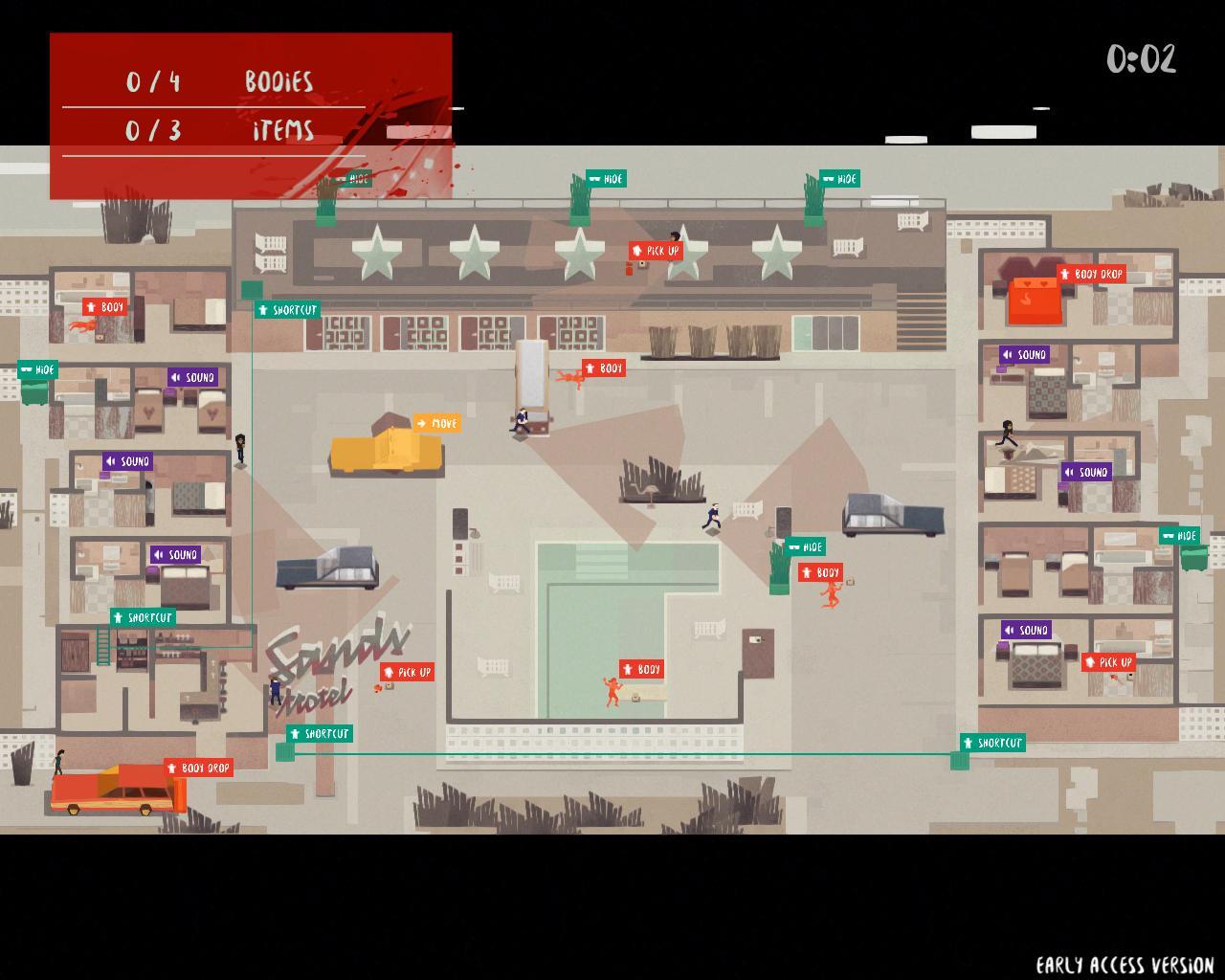This screenshot has height=980, width=1225.
Task: Choose the PICK UP marker on the starred rooftop
Action: pos(656,251)
